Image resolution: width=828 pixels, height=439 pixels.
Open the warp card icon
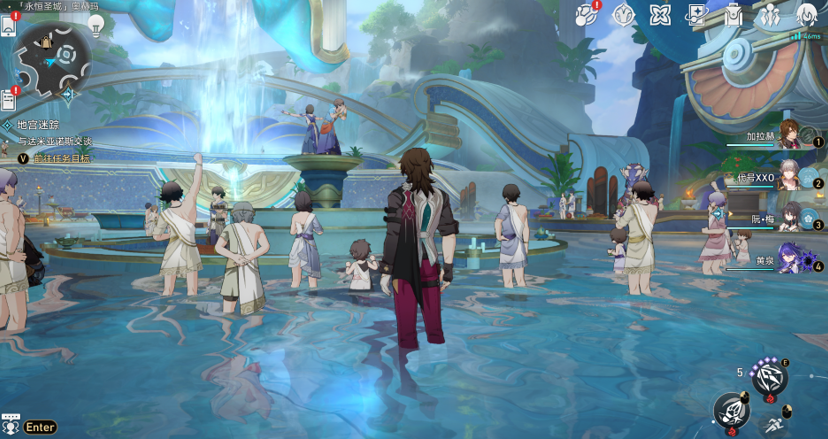click(696, 14)
